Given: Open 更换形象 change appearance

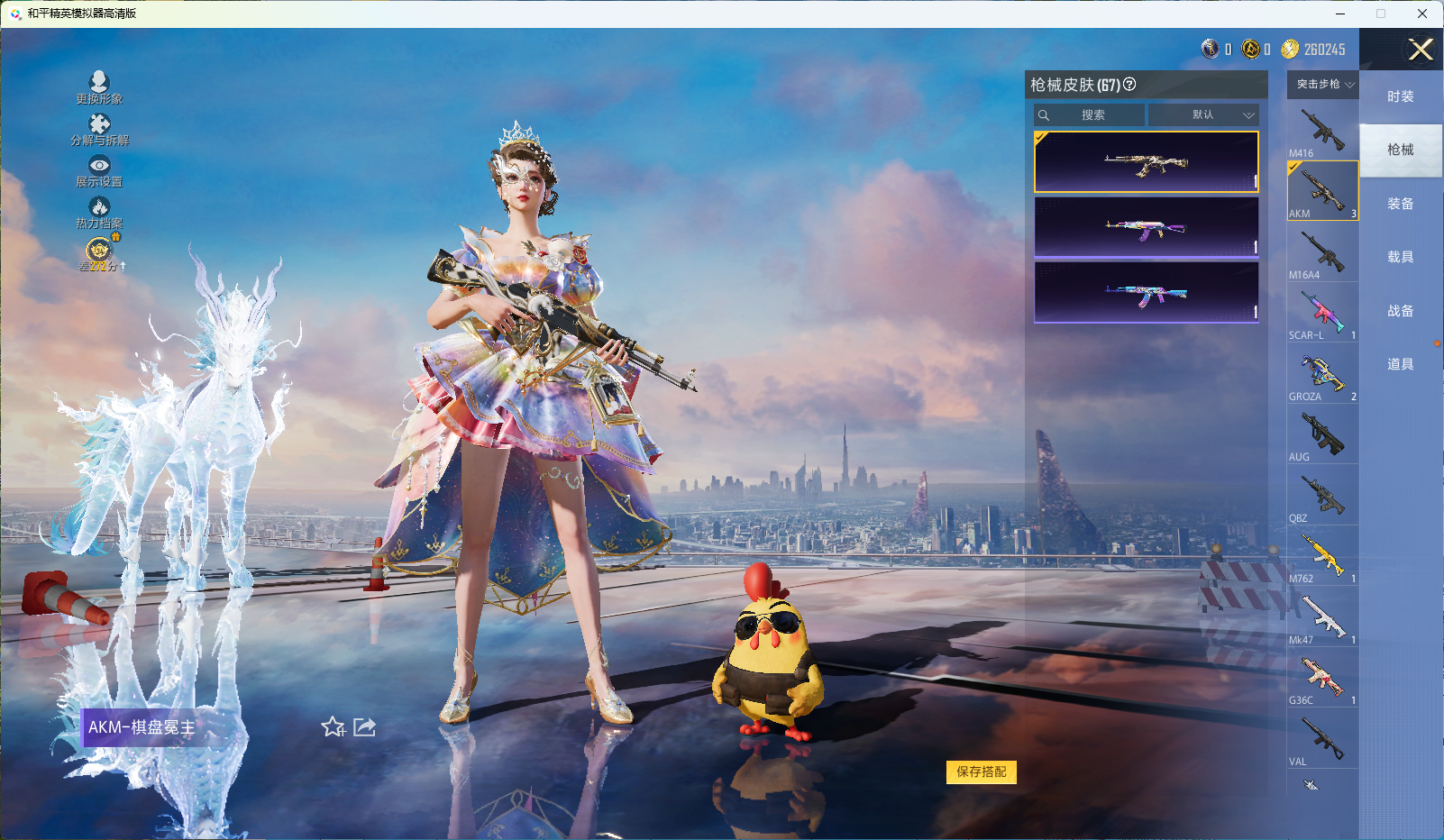Looking at the screenshot, I should click(99, 87).
